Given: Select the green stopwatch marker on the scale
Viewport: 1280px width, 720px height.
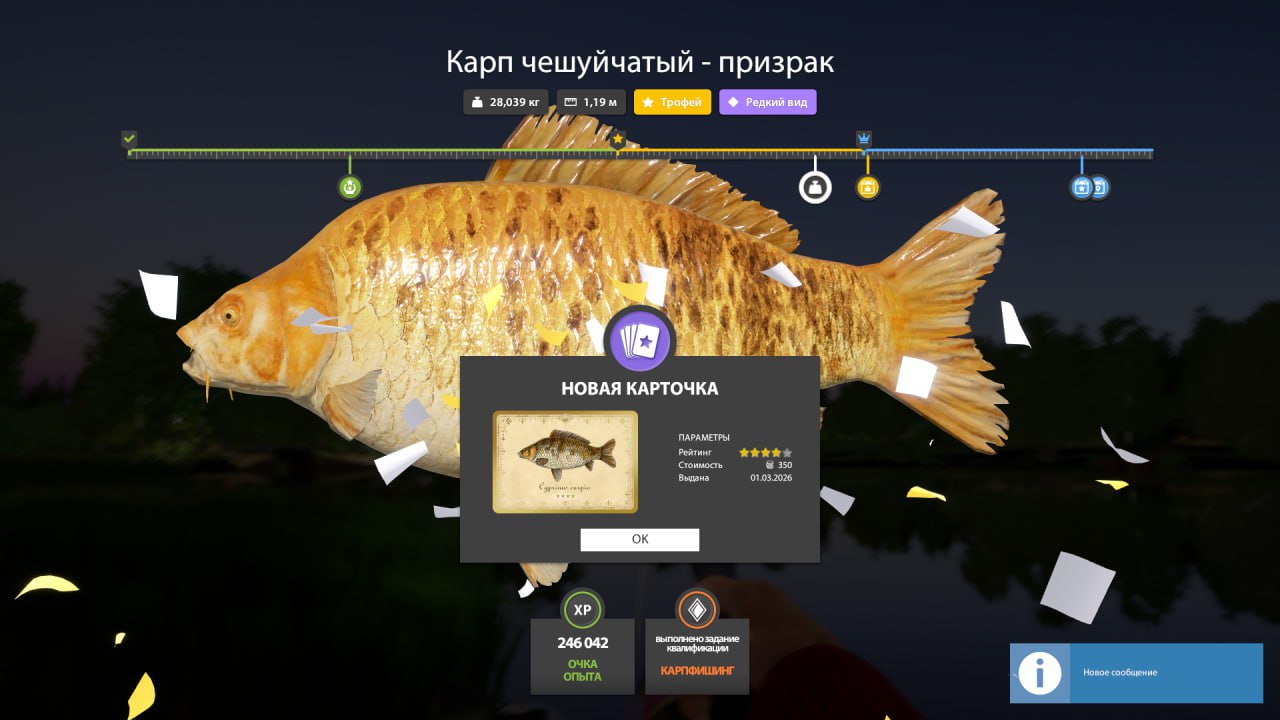Looking at the screenshot, I should click(x=349, y=186).
